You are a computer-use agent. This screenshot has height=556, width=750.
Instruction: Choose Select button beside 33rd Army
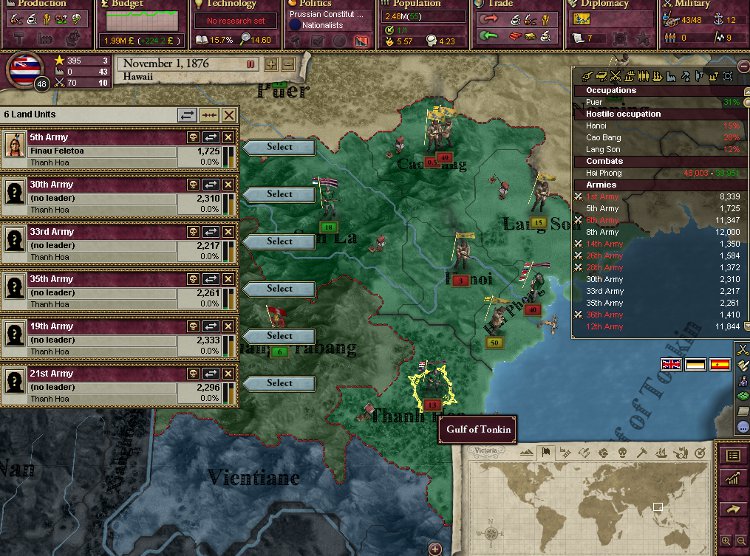pos(279,241)
